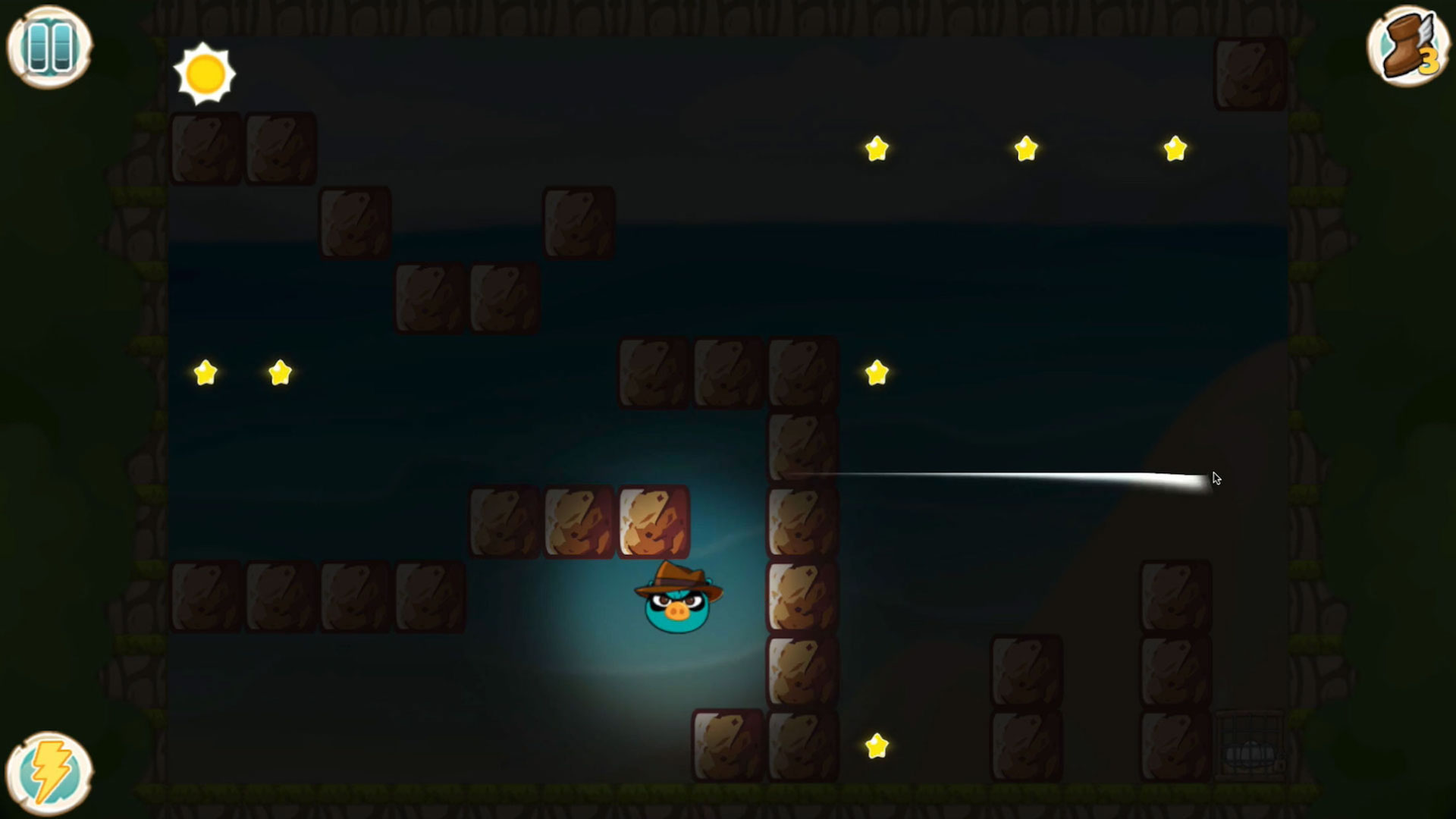Click the glowing sun icon
Image resolution: width=1456 pixels, height=819 pixels.
(x=206, y=74)
